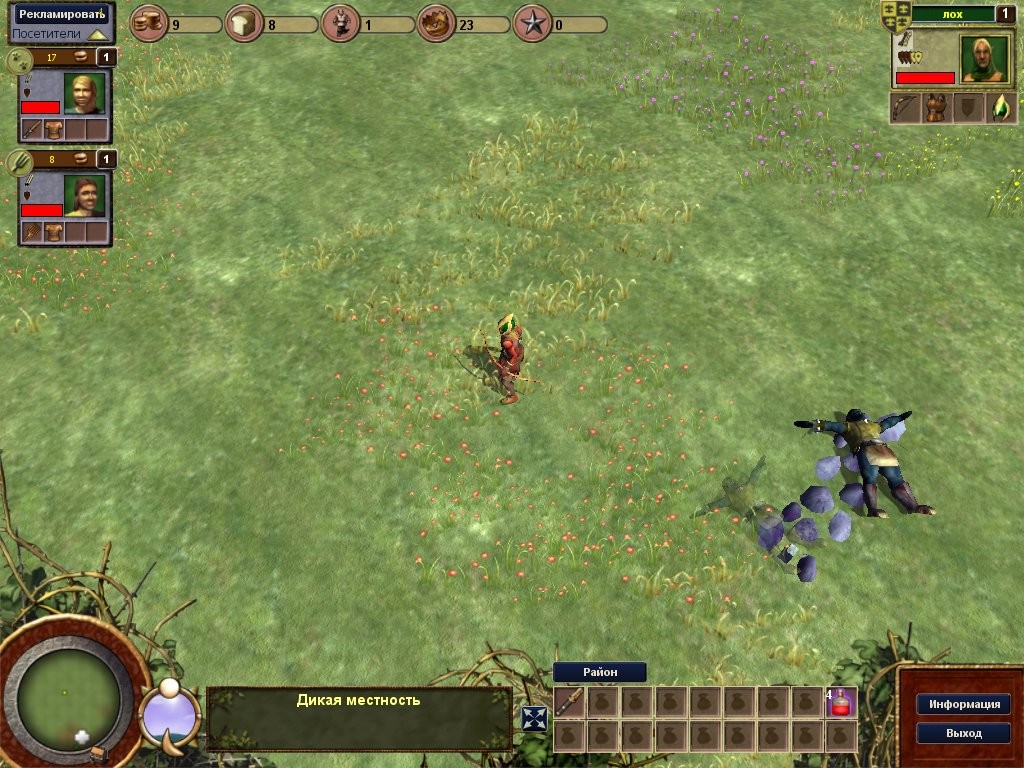Select the brown-haired follower's portrait
Viewport: 1024px width, 768px height.
point(84,196)
